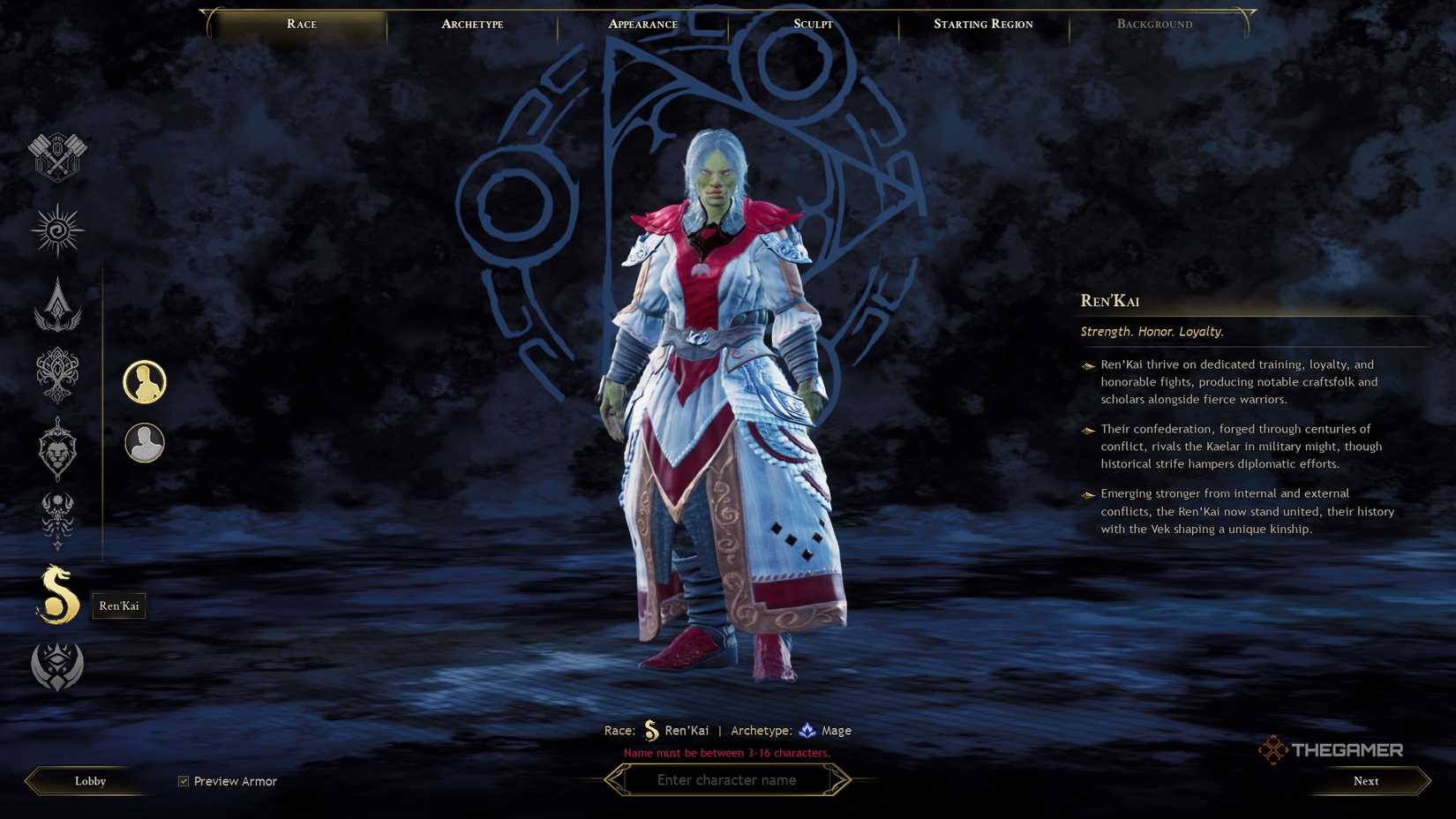Disable the Preview Armor checkbox
The width and height of the screenshot is (1456, 819).
[183, 780]
